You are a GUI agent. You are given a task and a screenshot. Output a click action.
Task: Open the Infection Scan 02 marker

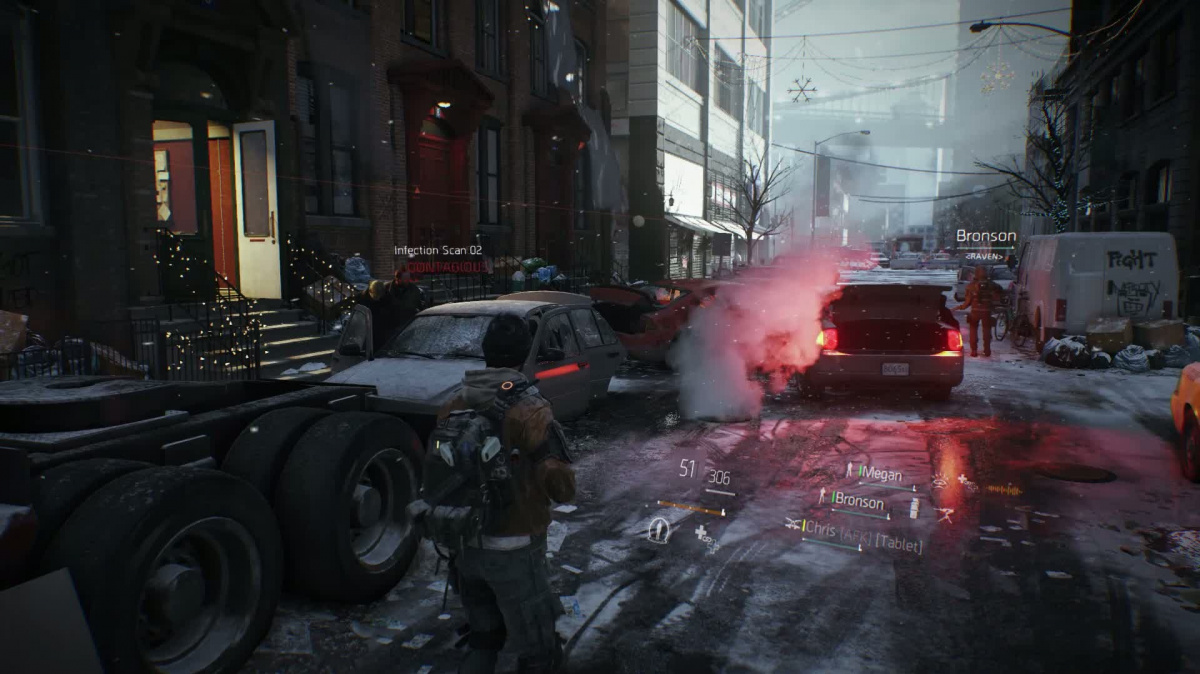pyautogui.click(x=438, y=251)
